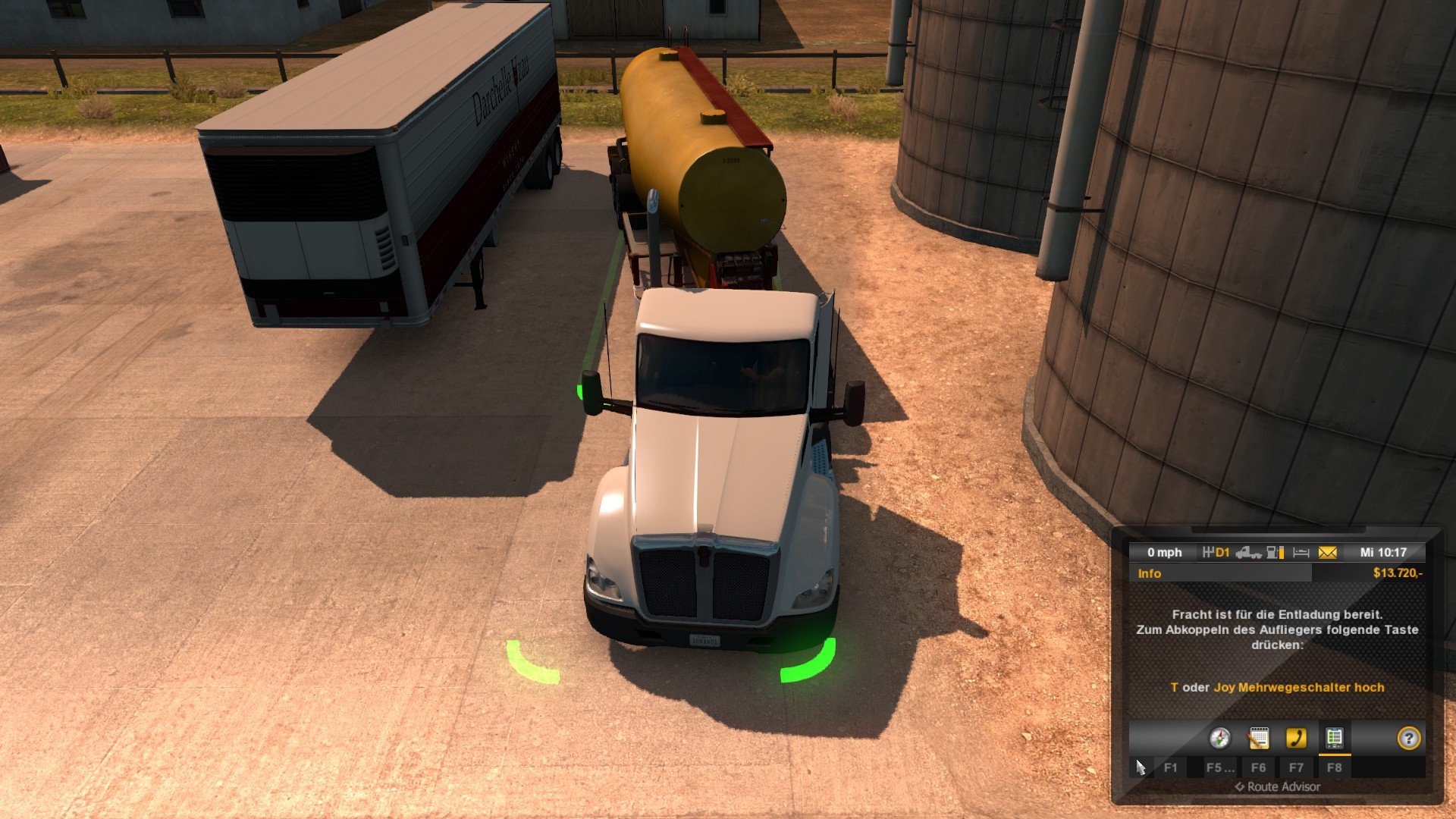Open the yellow envelope mail notification
The height and width of the screenshot is (819, 1456).
pyautogui.click(x=1327, y=553)
